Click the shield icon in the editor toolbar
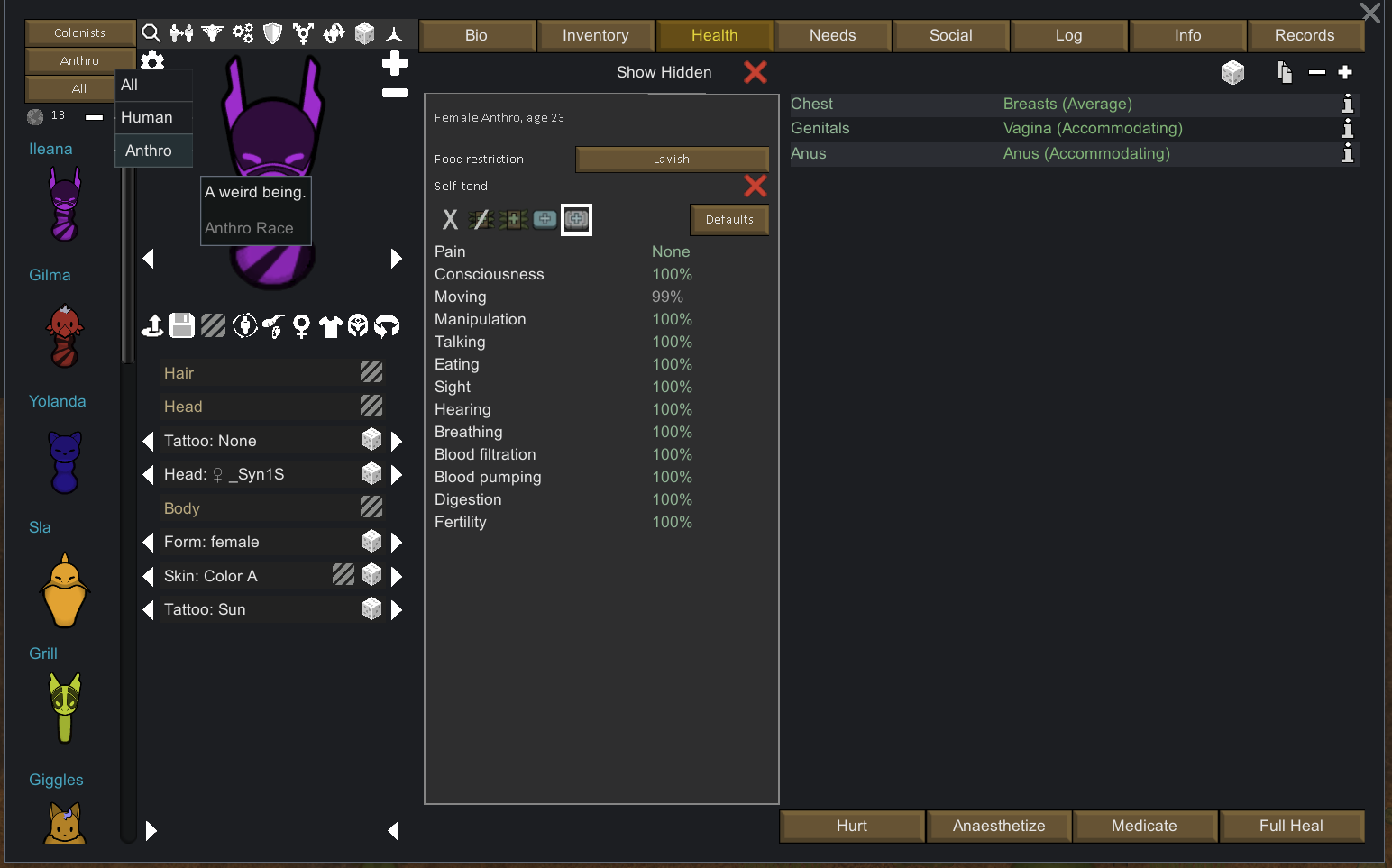The width and height of the screenshot is (1392, 868). pyautogui.click(x=271, y=33)
